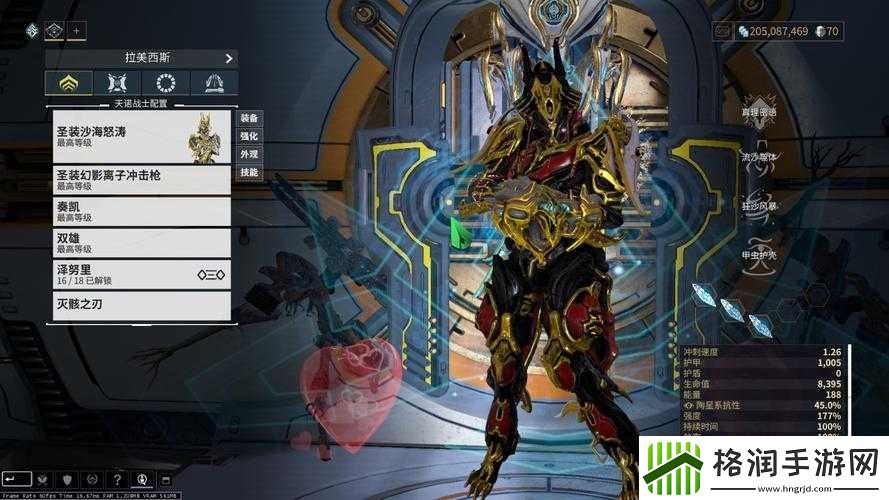Open the 强化 upgrade option
Screen dimensions: 889x500
[249, 136]
